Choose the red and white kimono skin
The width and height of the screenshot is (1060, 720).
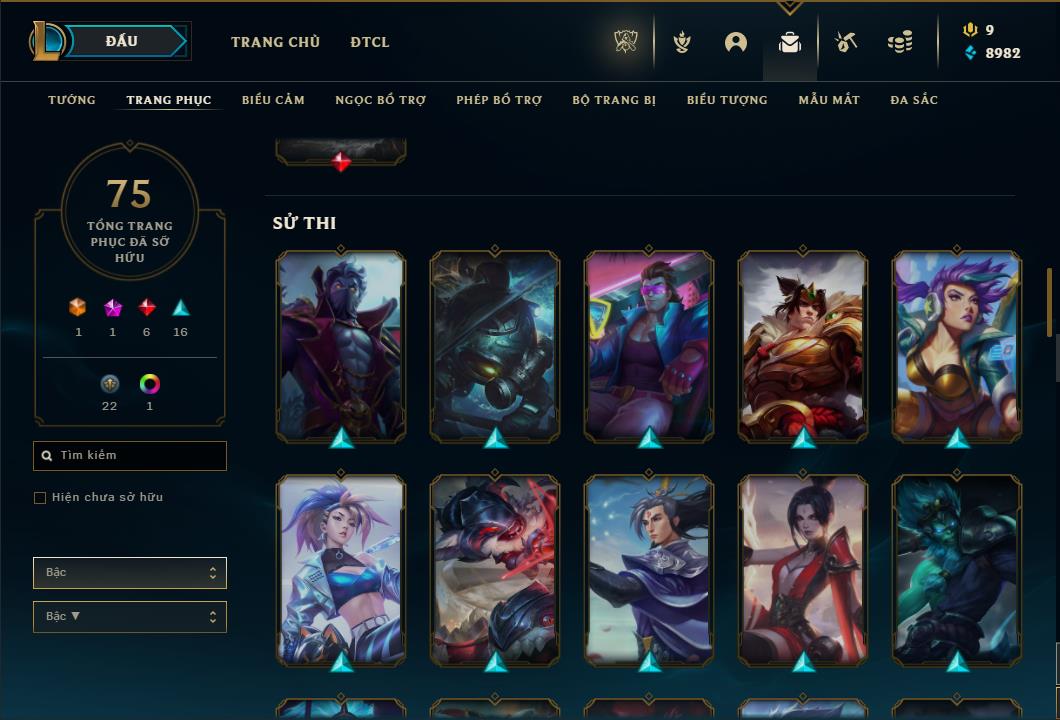pyautogui.click(x=803, y=570)
